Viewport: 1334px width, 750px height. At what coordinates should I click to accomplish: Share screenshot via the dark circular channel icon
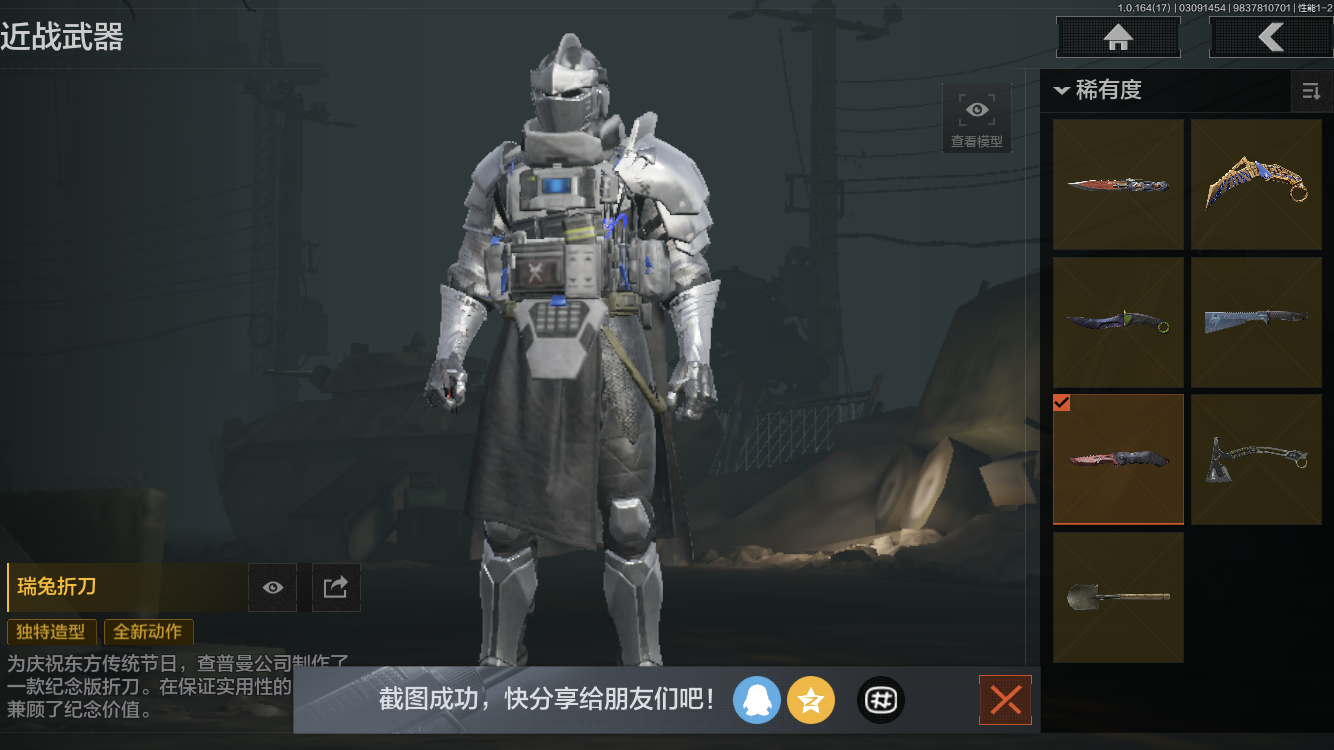pyautogui.click(x=880, y=700)
